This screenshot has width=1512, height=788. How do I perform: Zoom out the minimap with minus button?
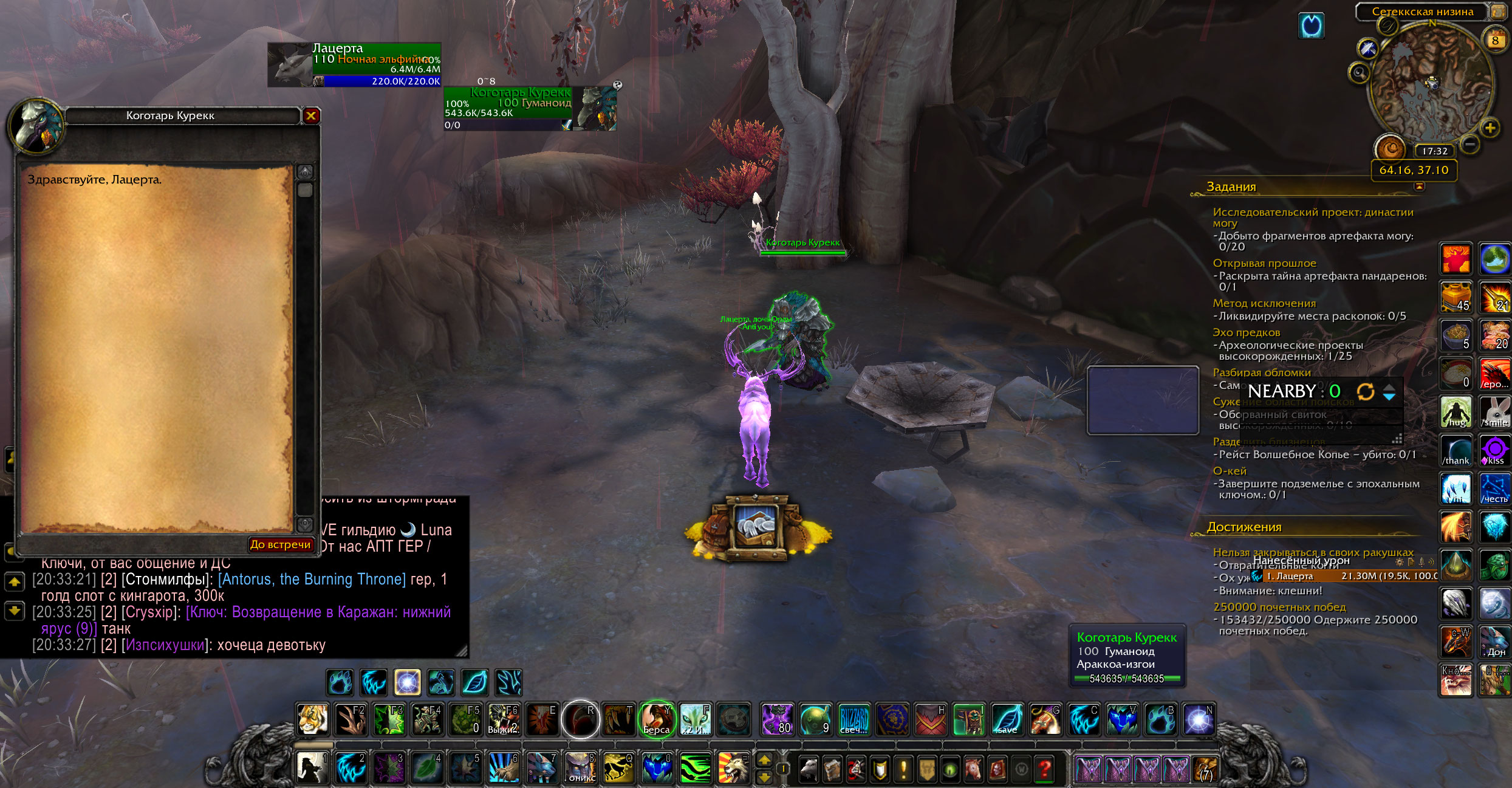1469,145
